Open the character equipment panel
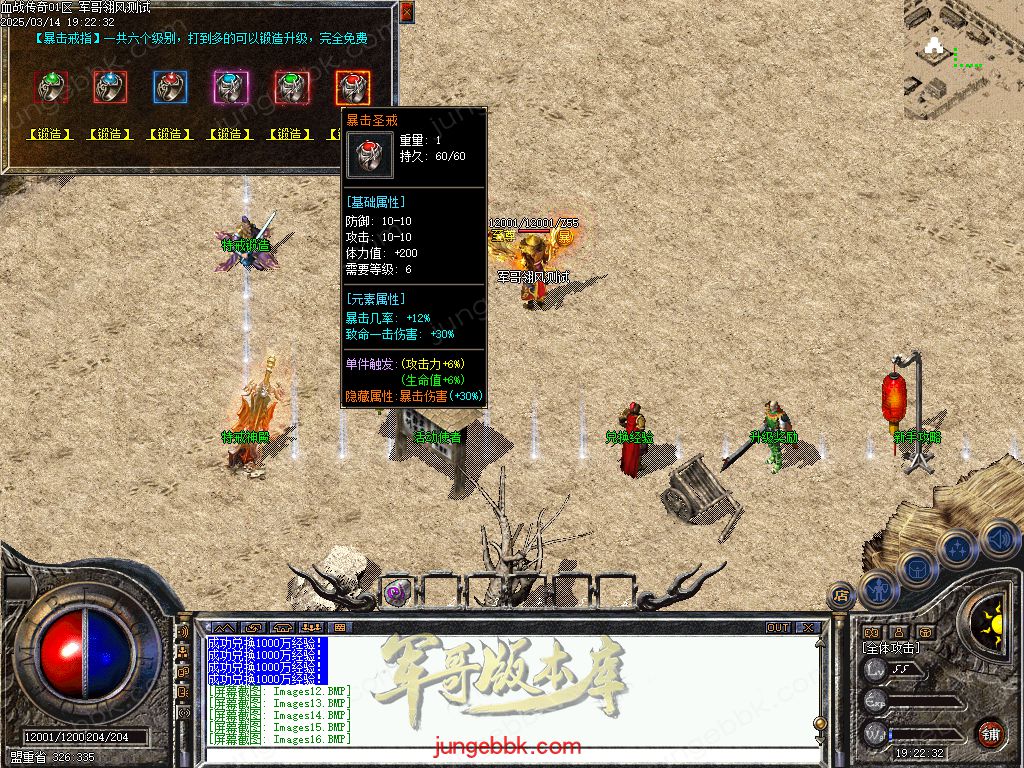The width and height of the screenshot is (1024, 768). click(x=878, y=591)
